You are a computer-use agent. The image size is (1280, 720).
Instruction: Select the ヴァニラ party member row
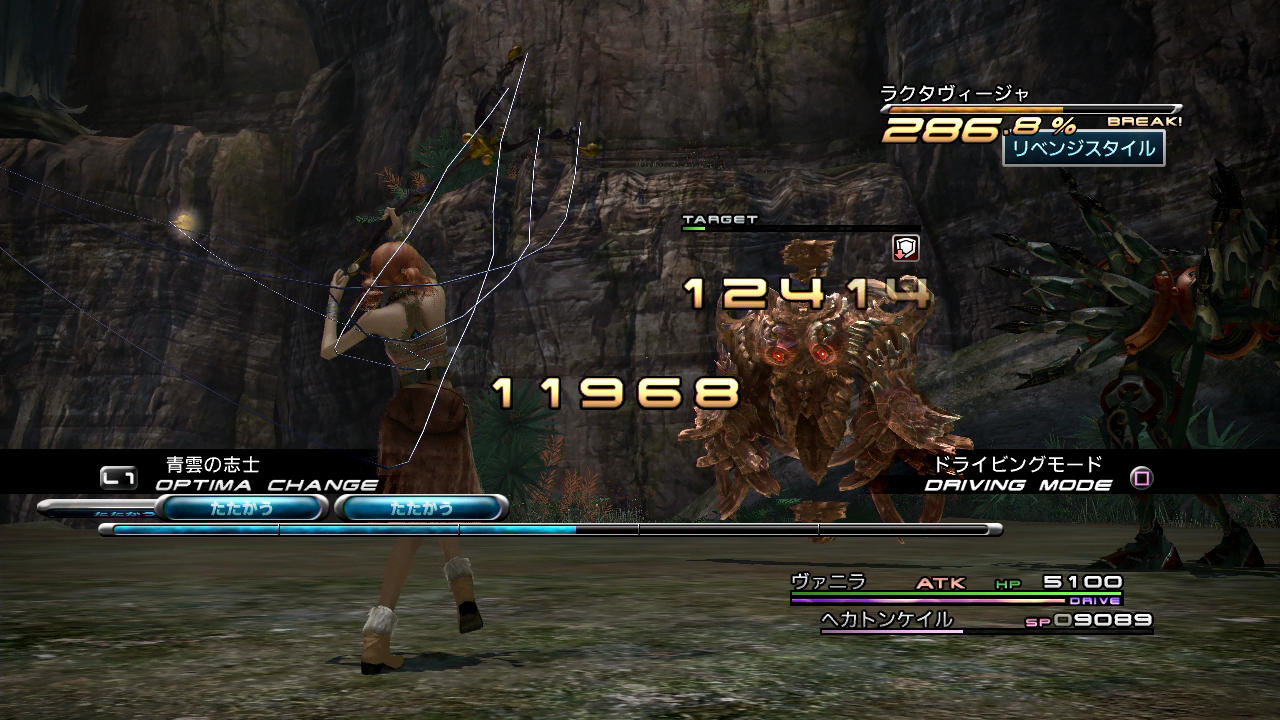955,583
